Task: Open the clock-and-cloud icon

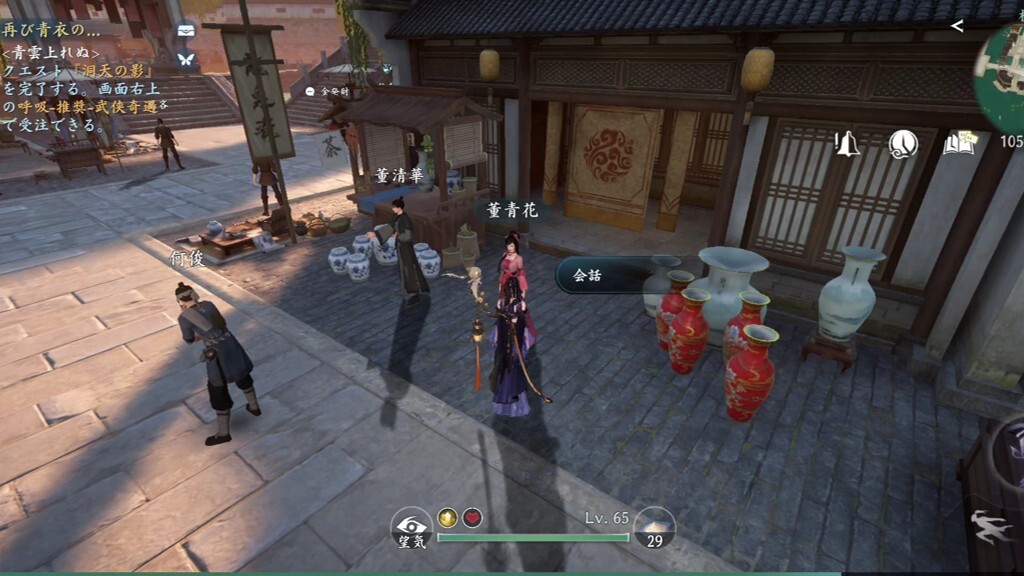Action: pos(903,144)
